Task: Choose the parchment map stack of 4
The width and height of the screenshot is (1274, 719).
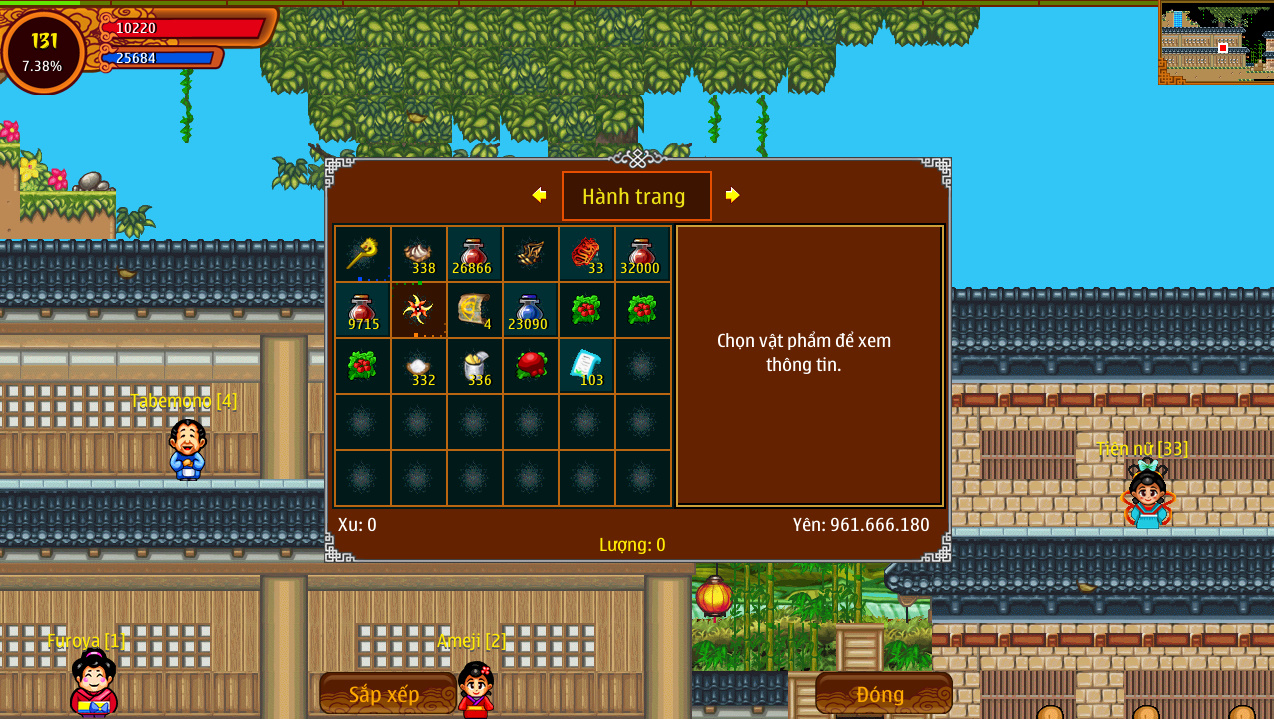Action: pos(474,310)
